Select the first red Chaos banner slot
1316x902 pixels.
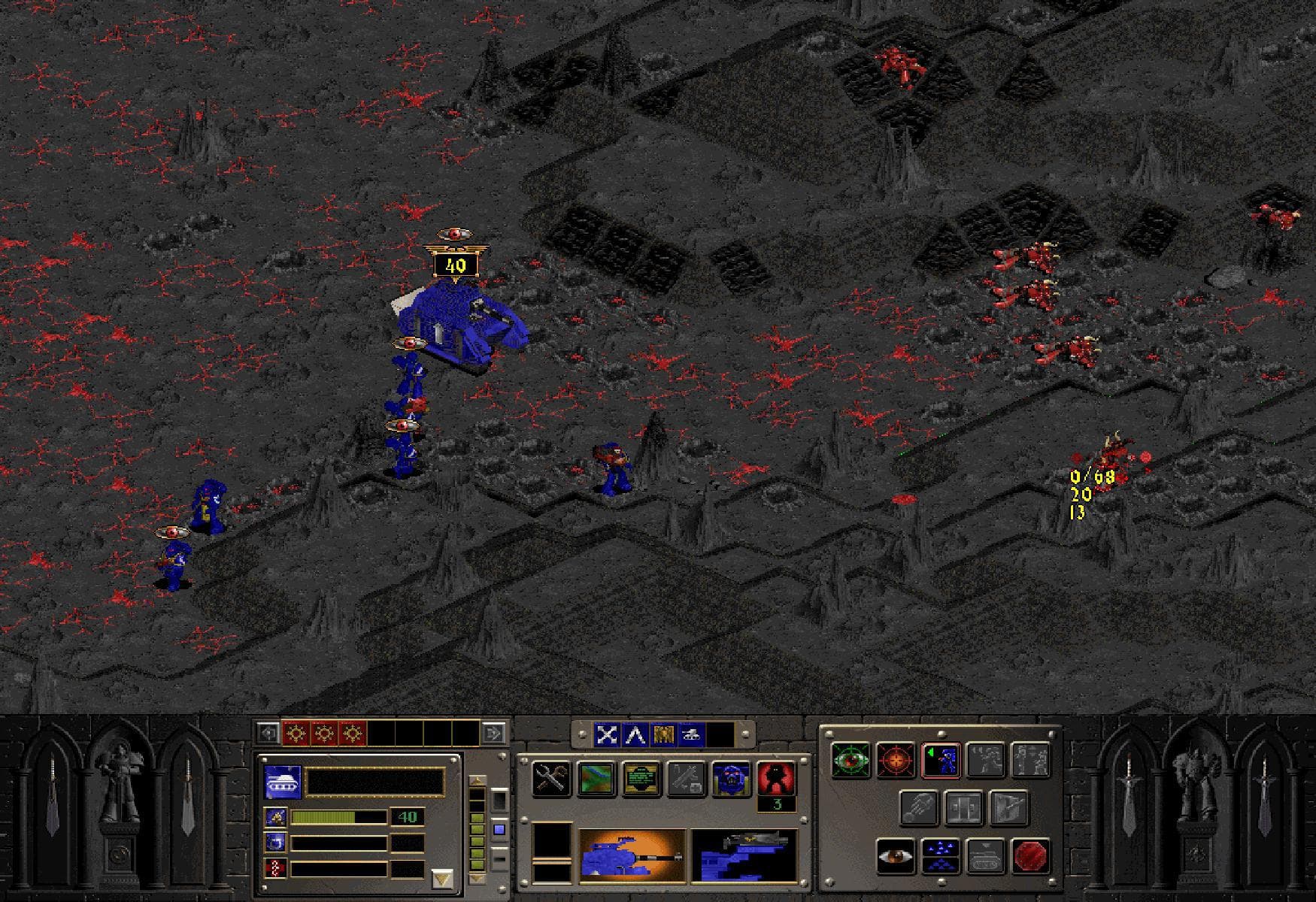295,733
